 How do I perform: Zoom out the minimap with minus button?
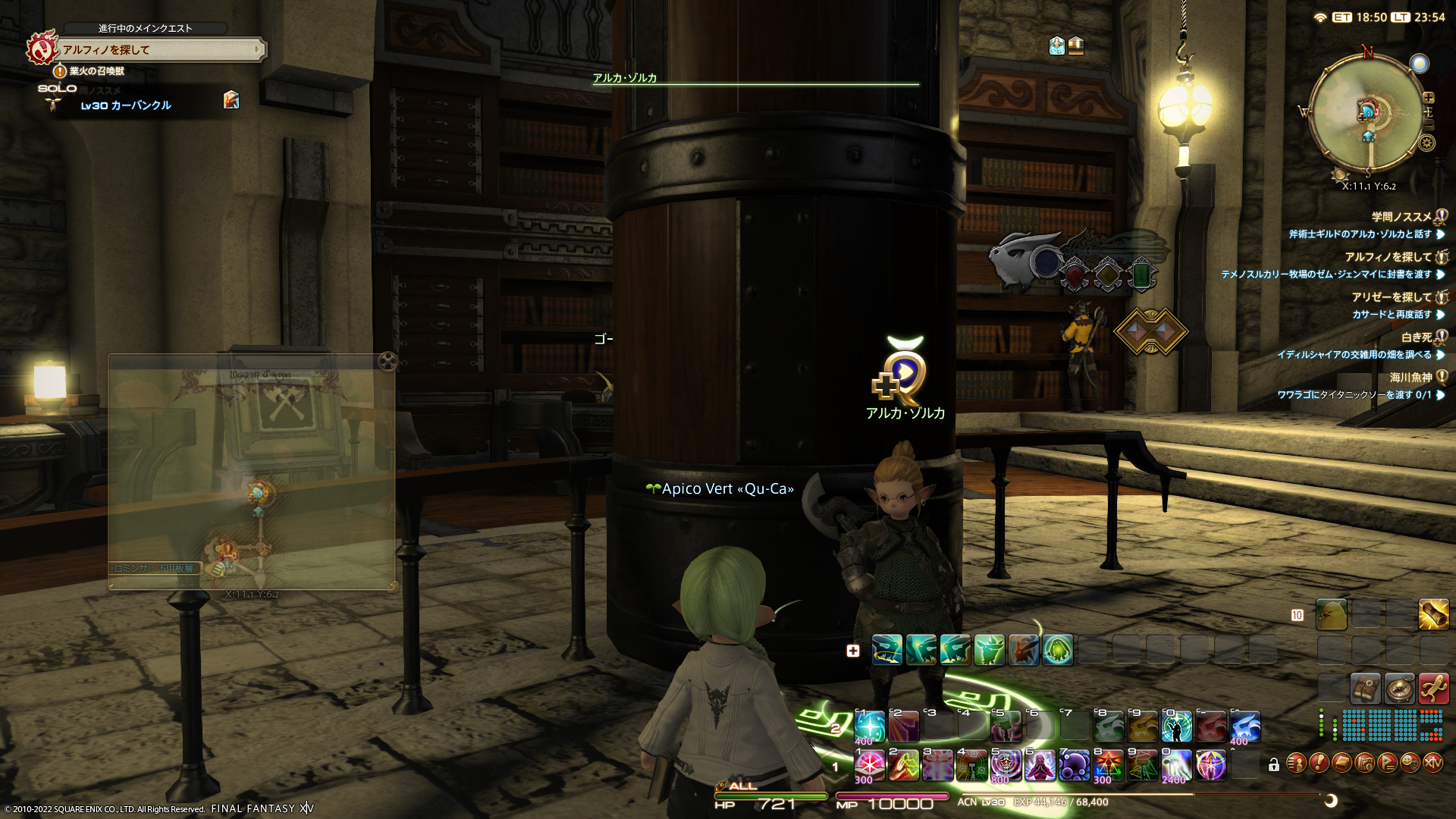pos(1429,124)
